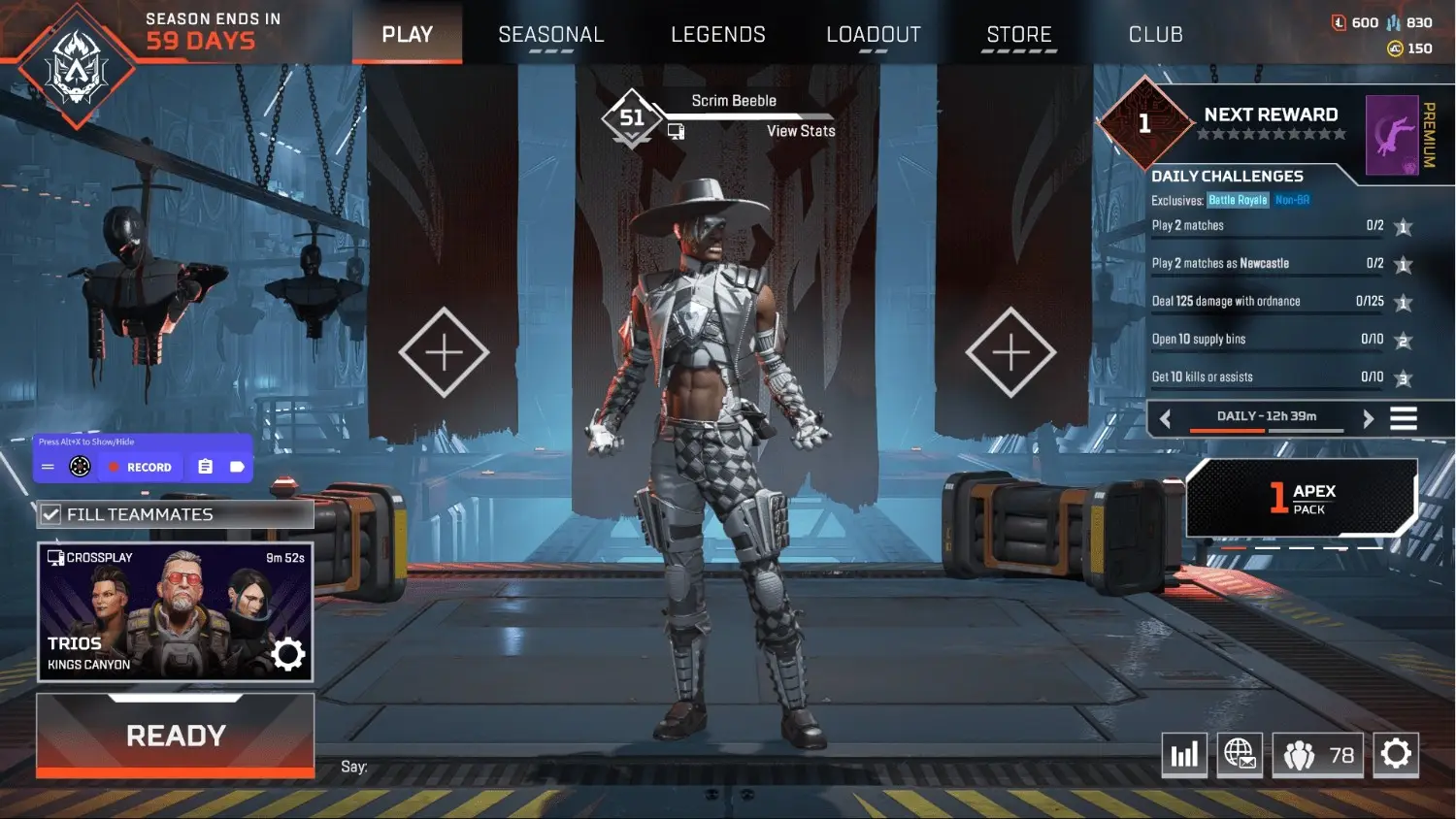Open the game settings gear
The height and width of the screenshot is (819, 1456).
[x=1397, y=754]
